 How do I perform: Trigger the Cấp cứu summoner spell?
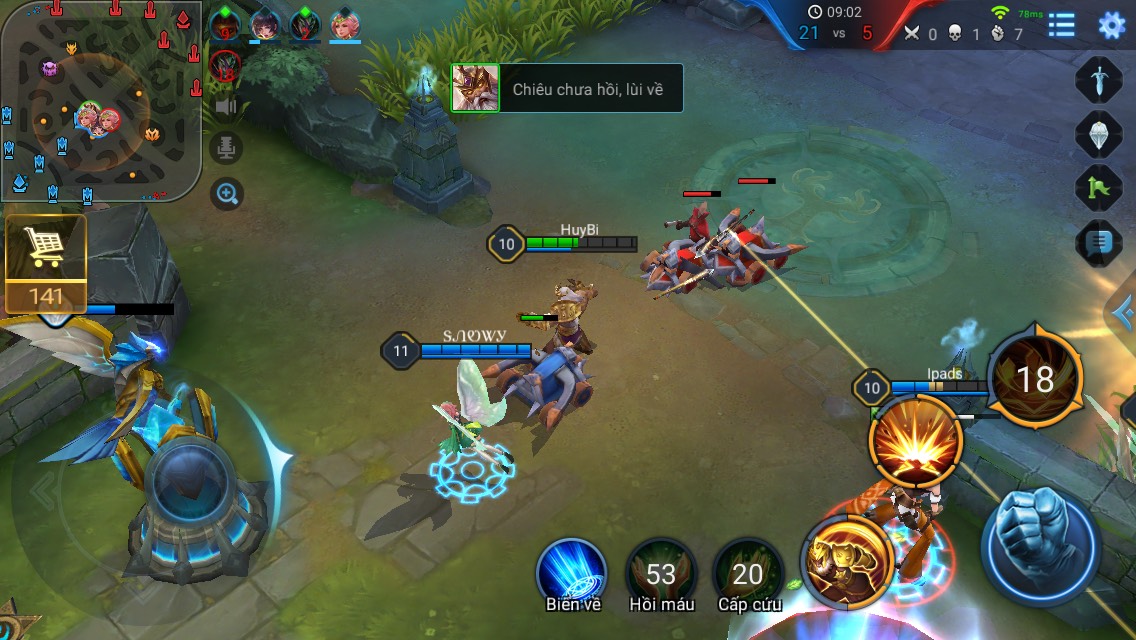(x=748, y=574)
